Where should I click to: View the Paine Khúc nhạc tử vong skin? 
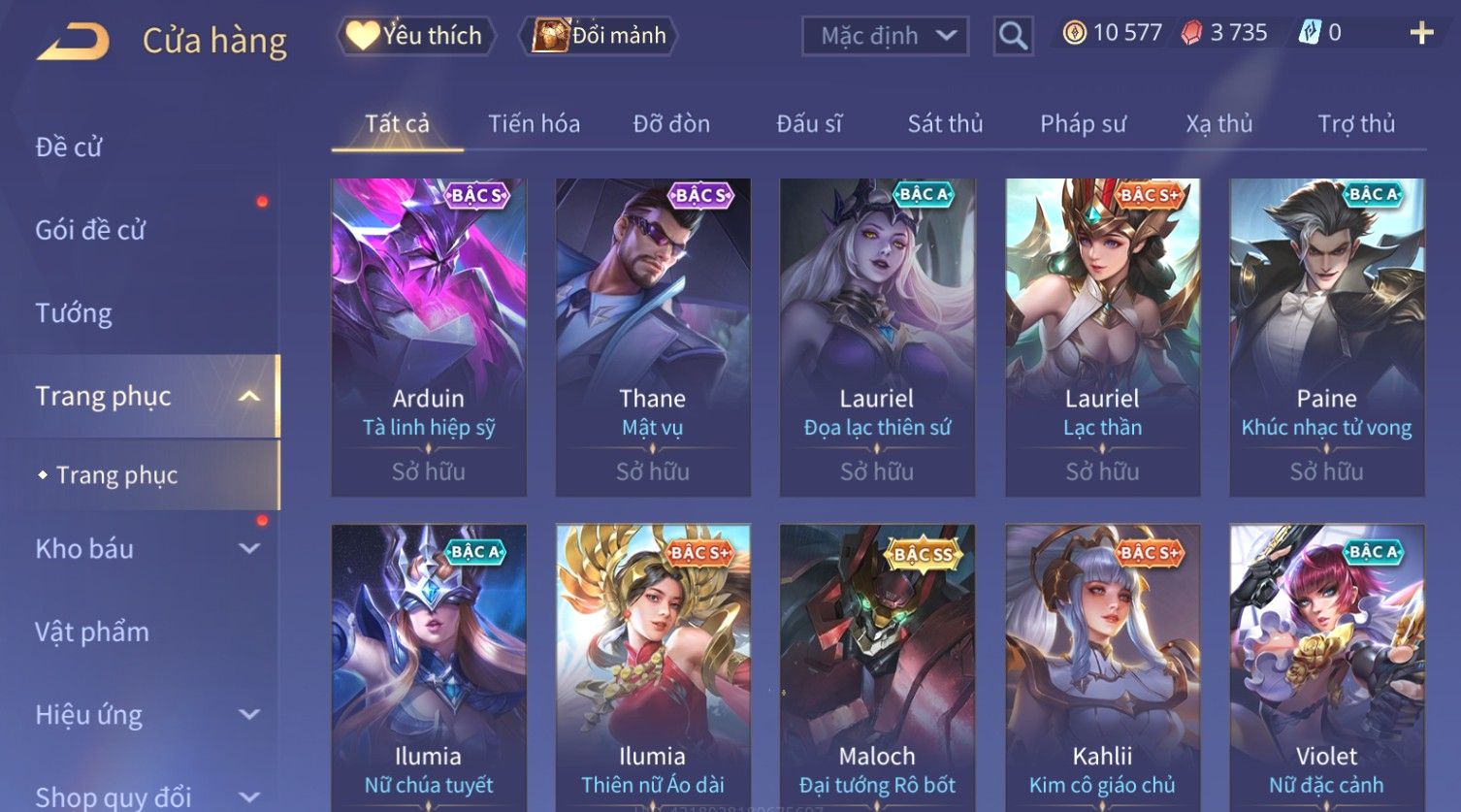point(1326,337)
